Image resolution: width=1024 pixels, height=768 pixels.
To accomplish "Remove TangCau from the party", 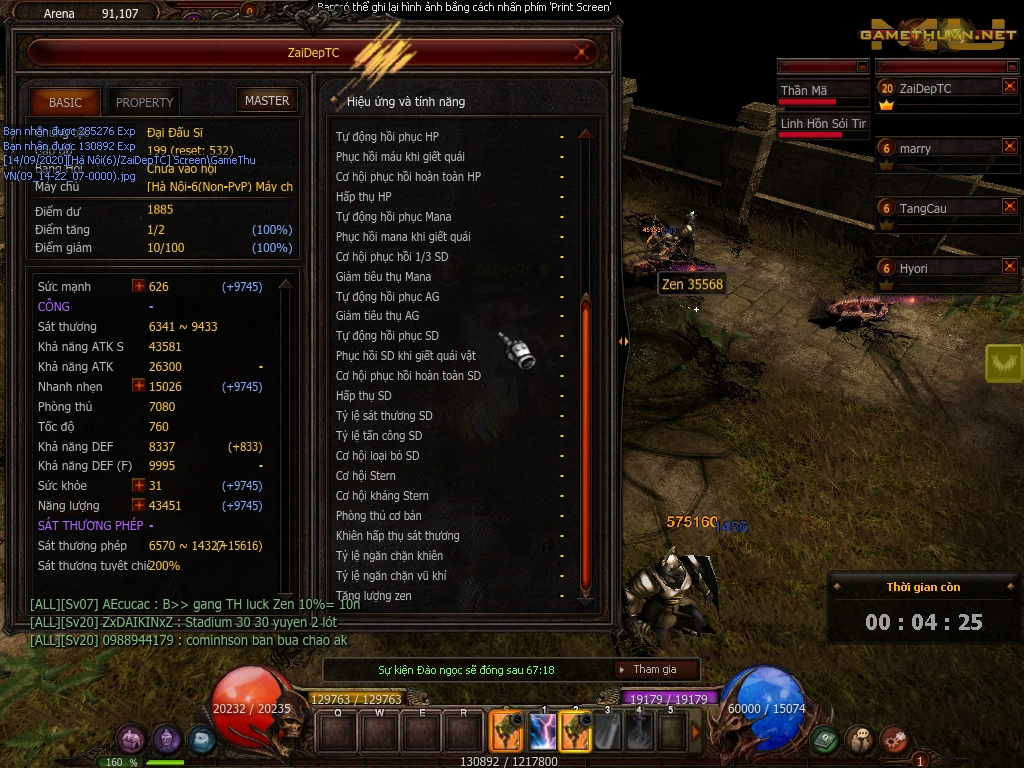I will [1009, 207].
